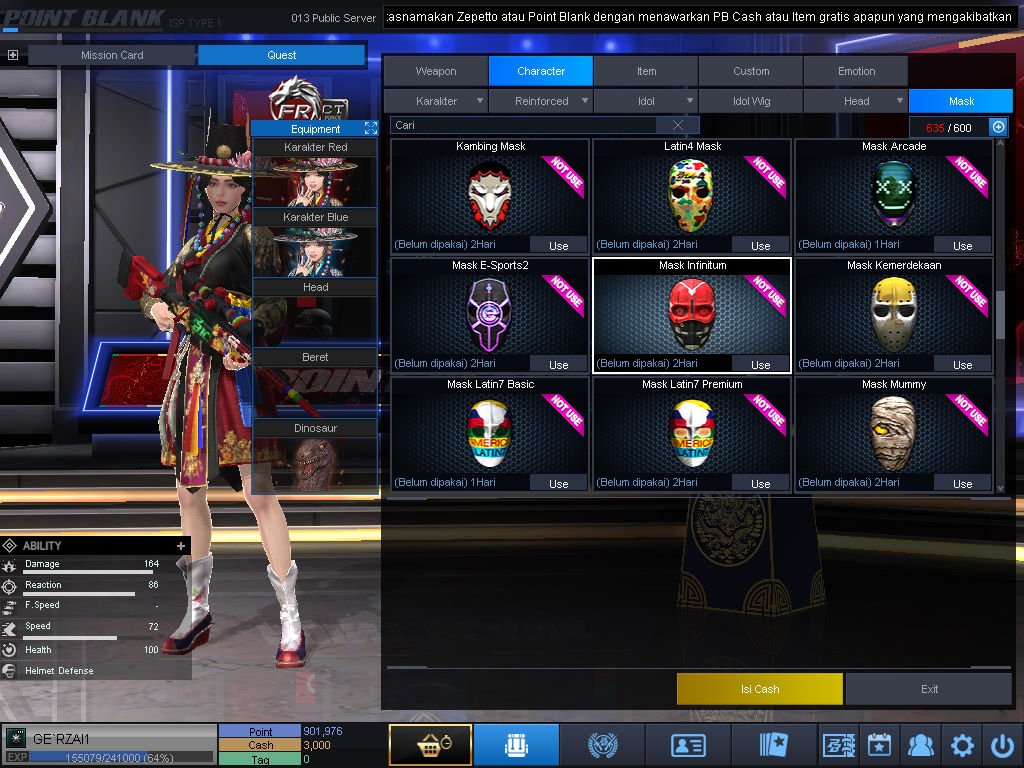
Task: Pick the Mask Kemerdekaan tile
Action: coord(893,310)
